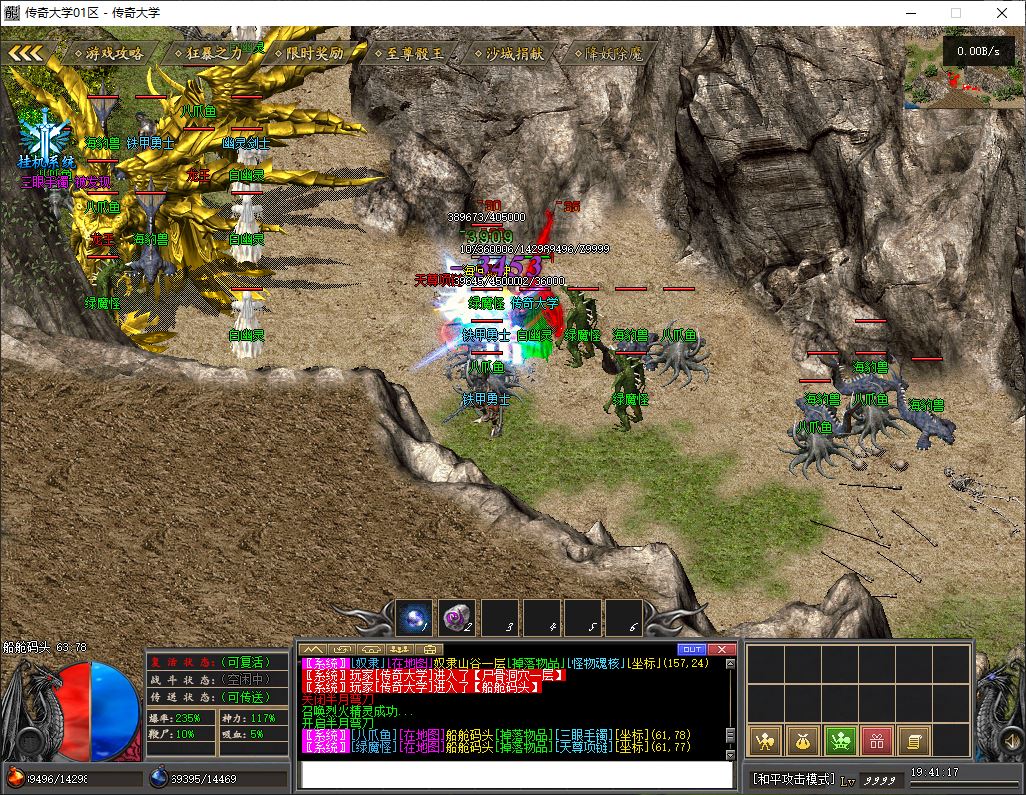Use the blue orb in hotbar slot 1

[414, 617]
